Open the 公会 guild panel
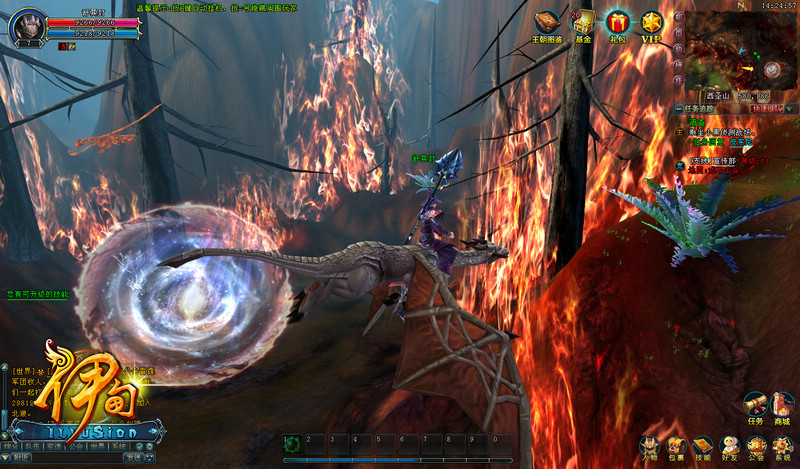Screen dimensions: 800x469 click(x=756, y=447)
